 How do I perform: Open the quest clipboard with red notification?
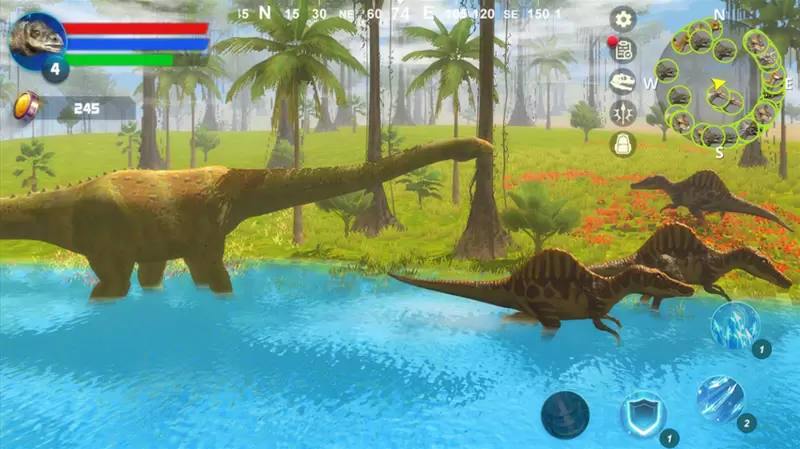click(623, 50)
